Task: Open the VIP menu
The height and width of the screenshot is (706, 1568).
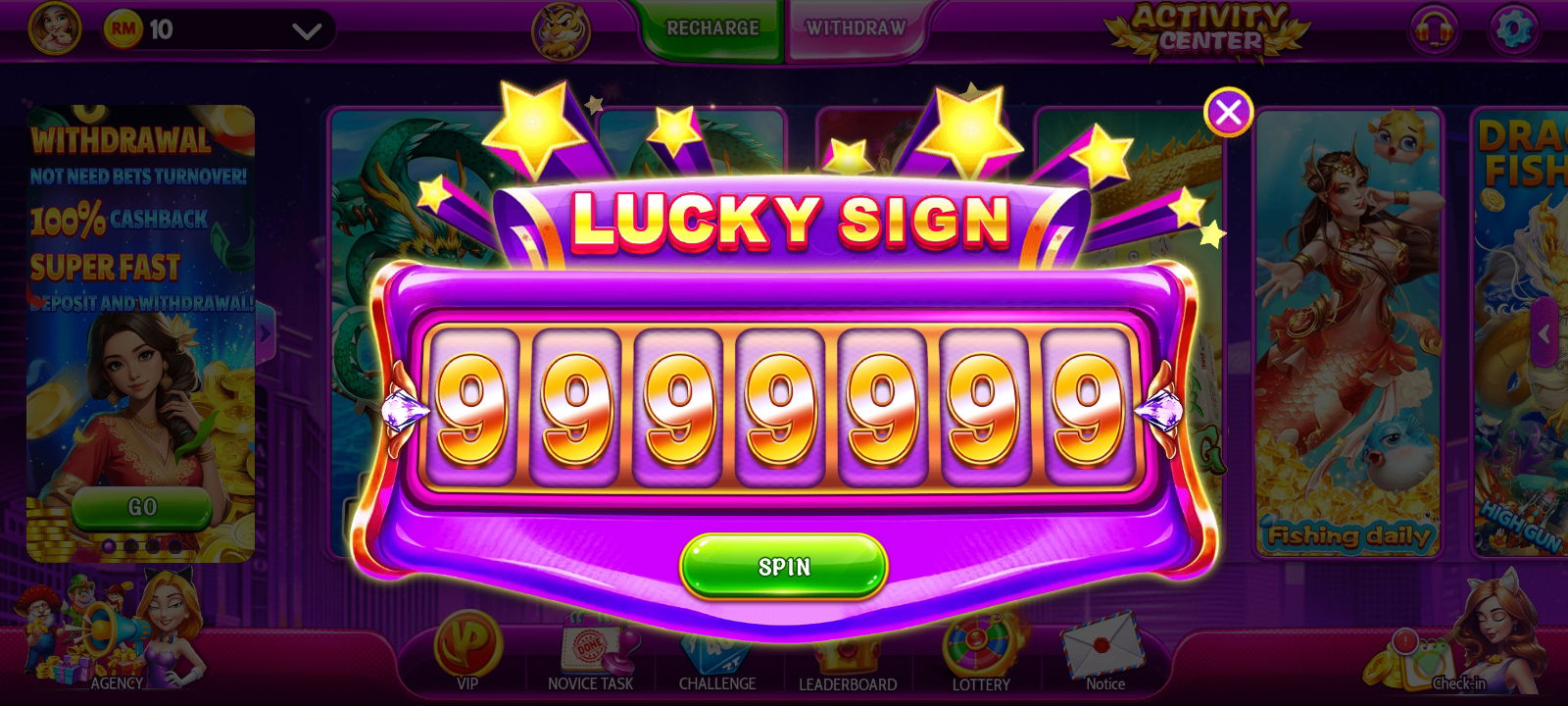Action: pyautogui.click(x=467, y=652)
